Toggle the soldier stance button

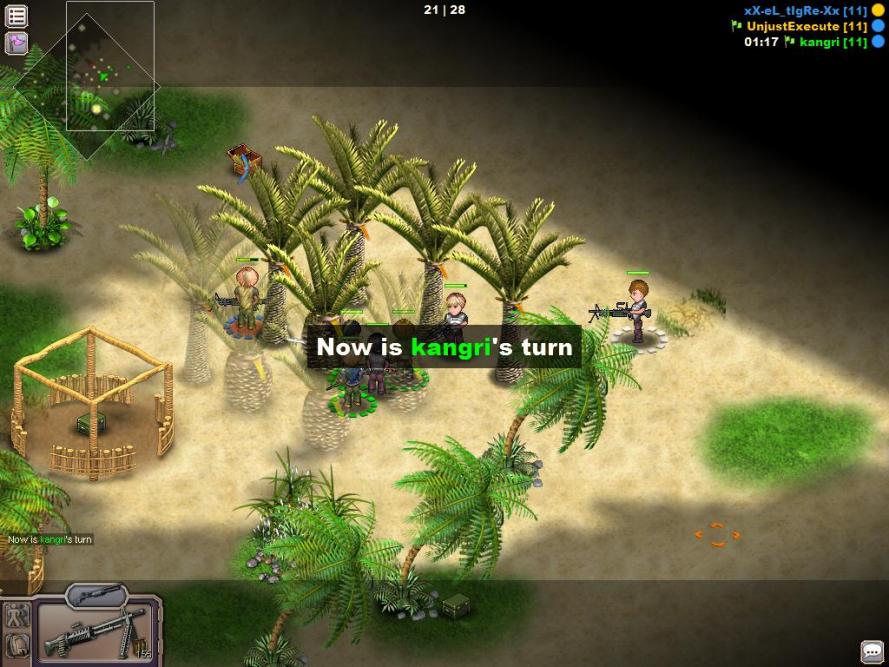click(17, 616)
